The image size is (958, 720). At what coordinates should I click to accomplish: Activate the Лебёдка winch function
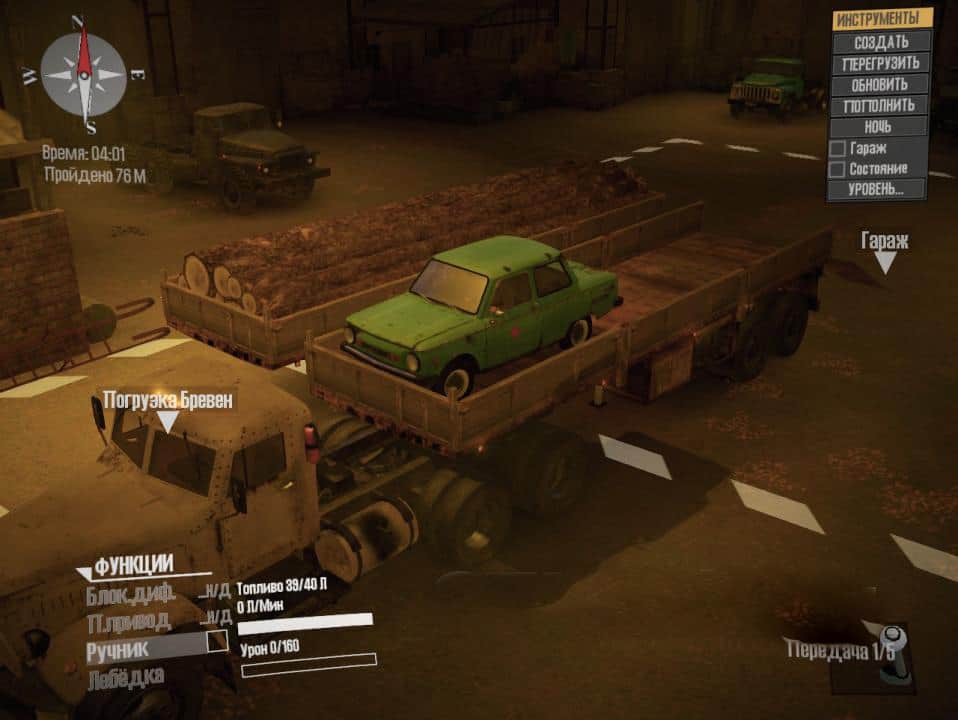tap(125, 676)
